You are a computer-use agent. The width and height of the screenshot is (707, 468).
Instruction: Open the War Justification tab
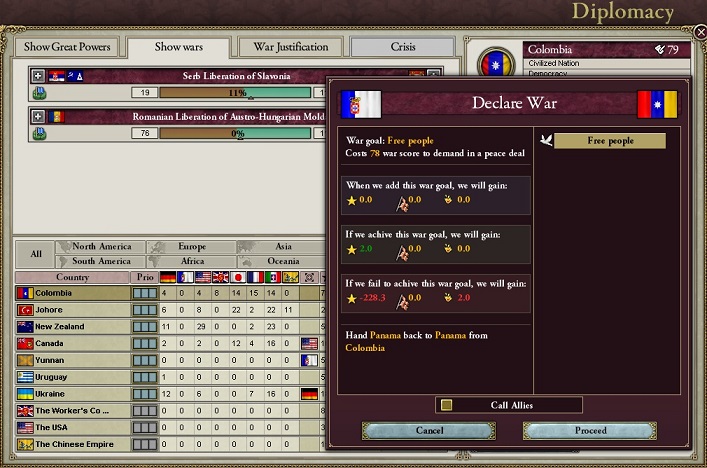point(291,47)
